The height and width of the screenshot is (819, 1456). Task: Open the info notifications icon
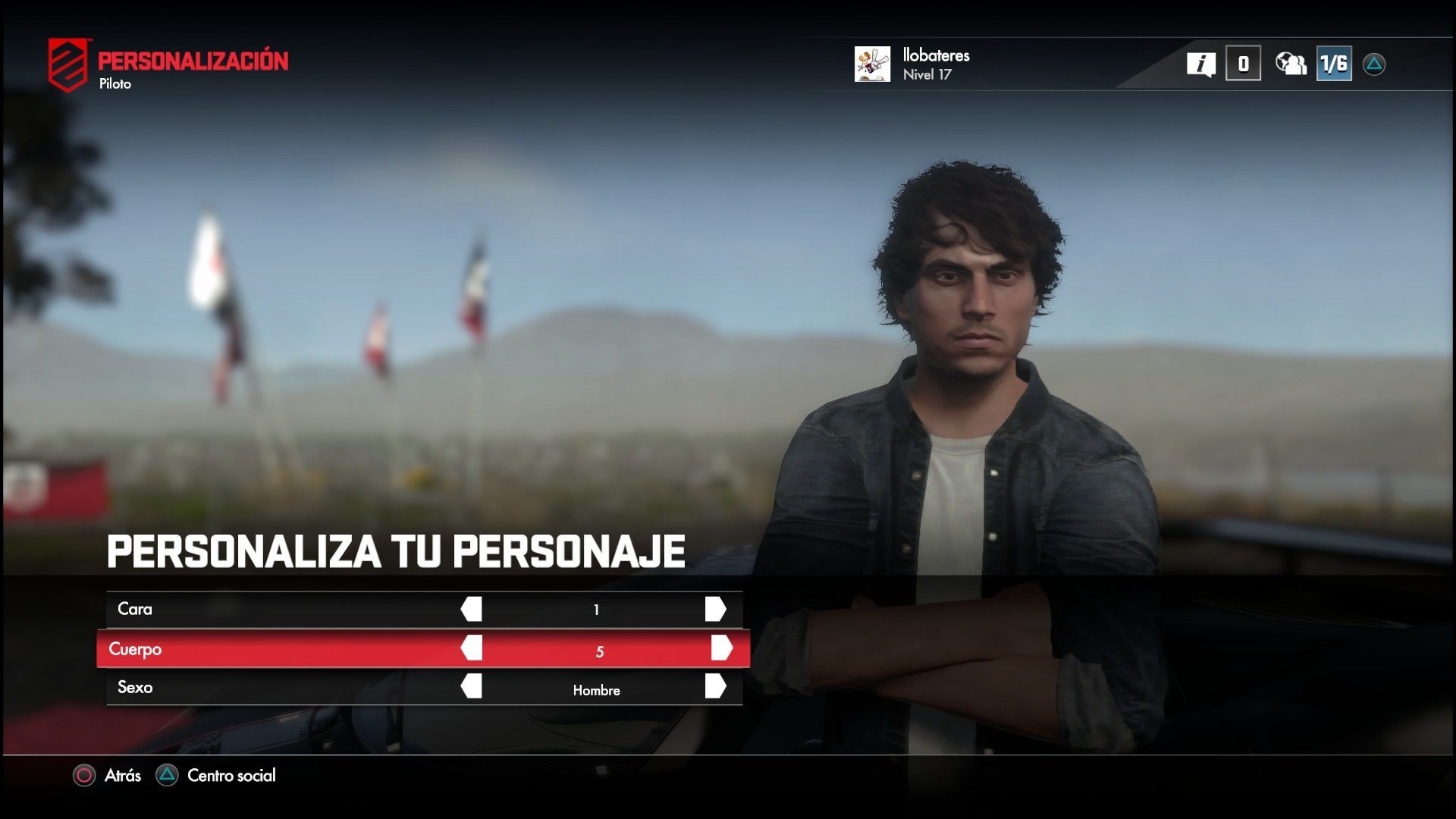pyautogui.click(x=1201, y=64)
